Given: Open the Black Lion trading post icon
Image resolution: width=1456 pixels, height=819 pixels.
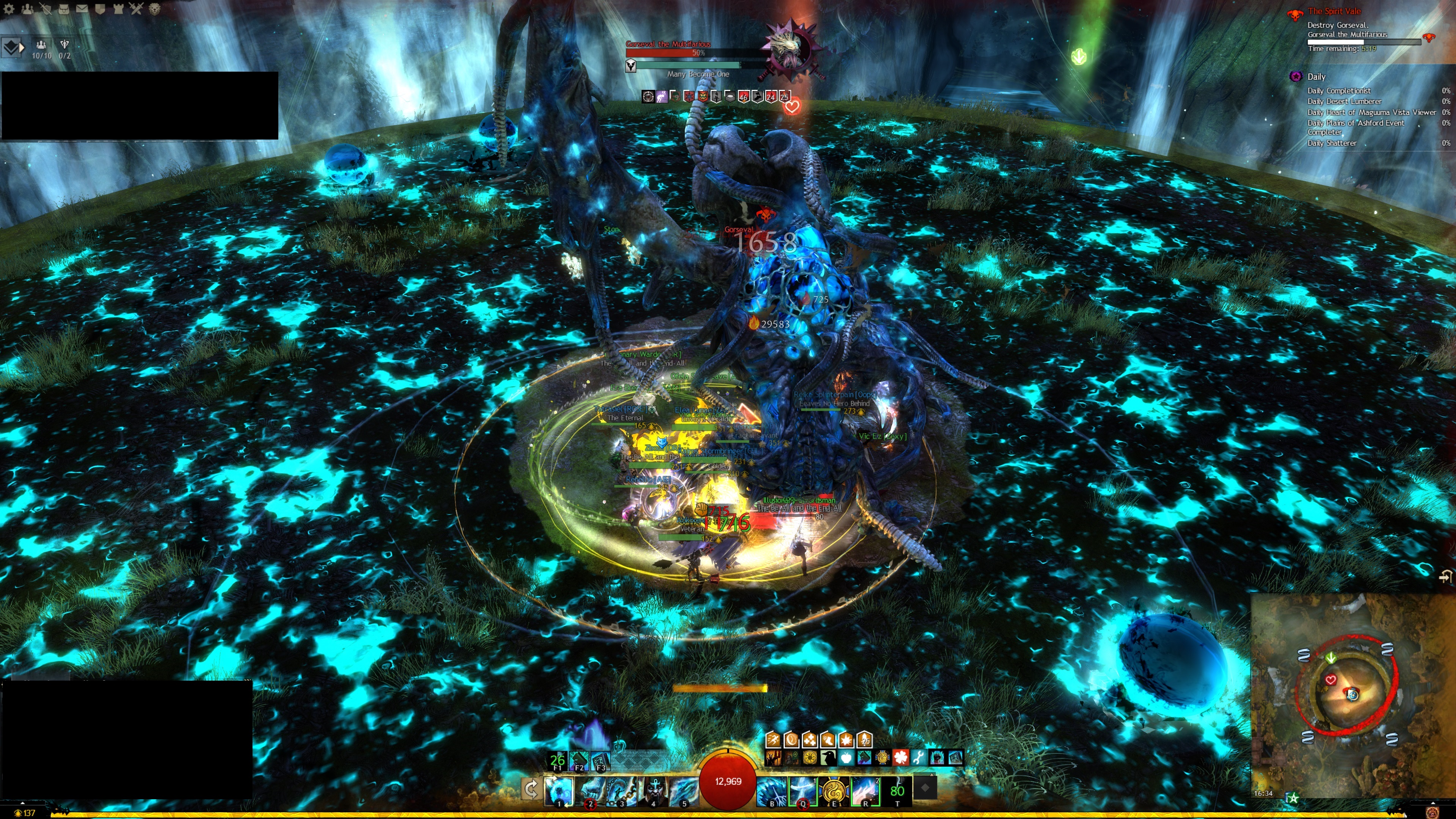Looking at the screenshot, I should 154,8.
